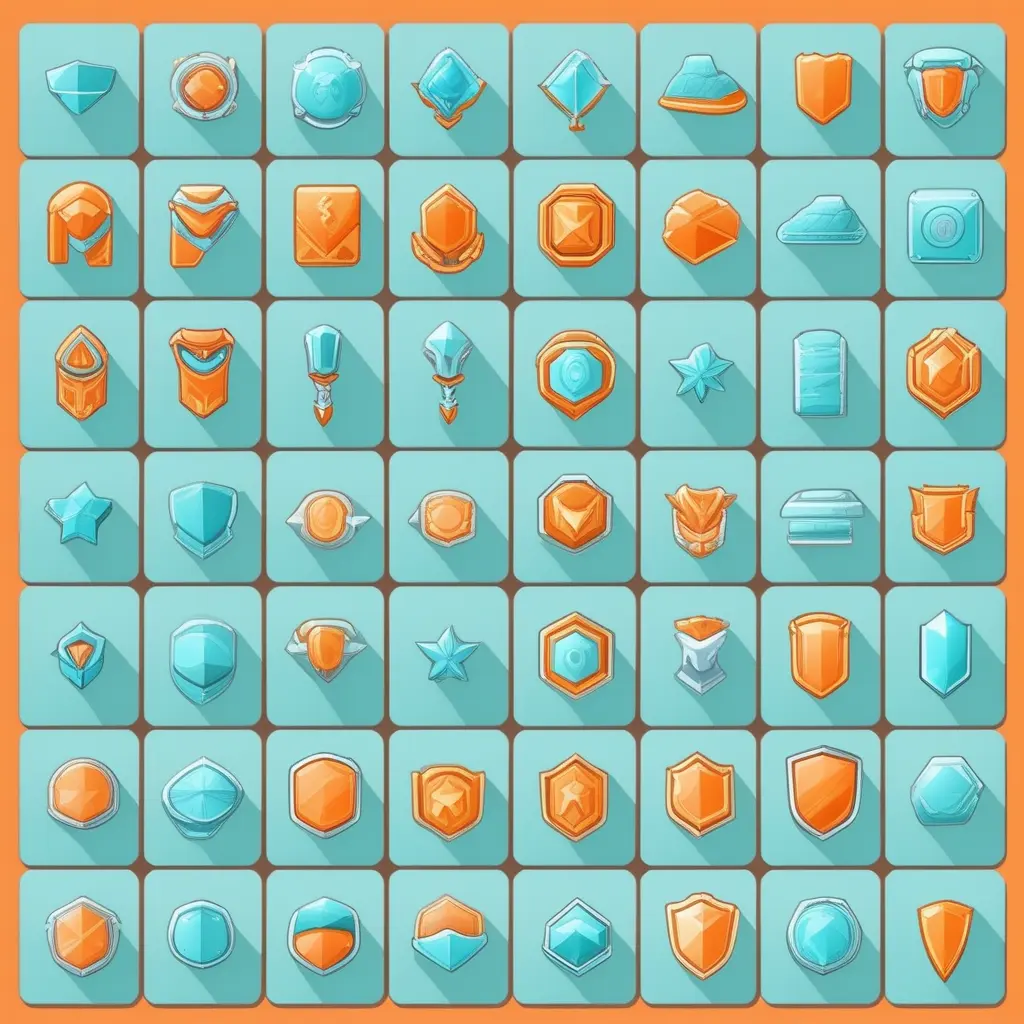Viewport: 1024px width, 1024px height.
Task: Select the shield that is blue on top, orange below
Action: click(x=324, y=935)
